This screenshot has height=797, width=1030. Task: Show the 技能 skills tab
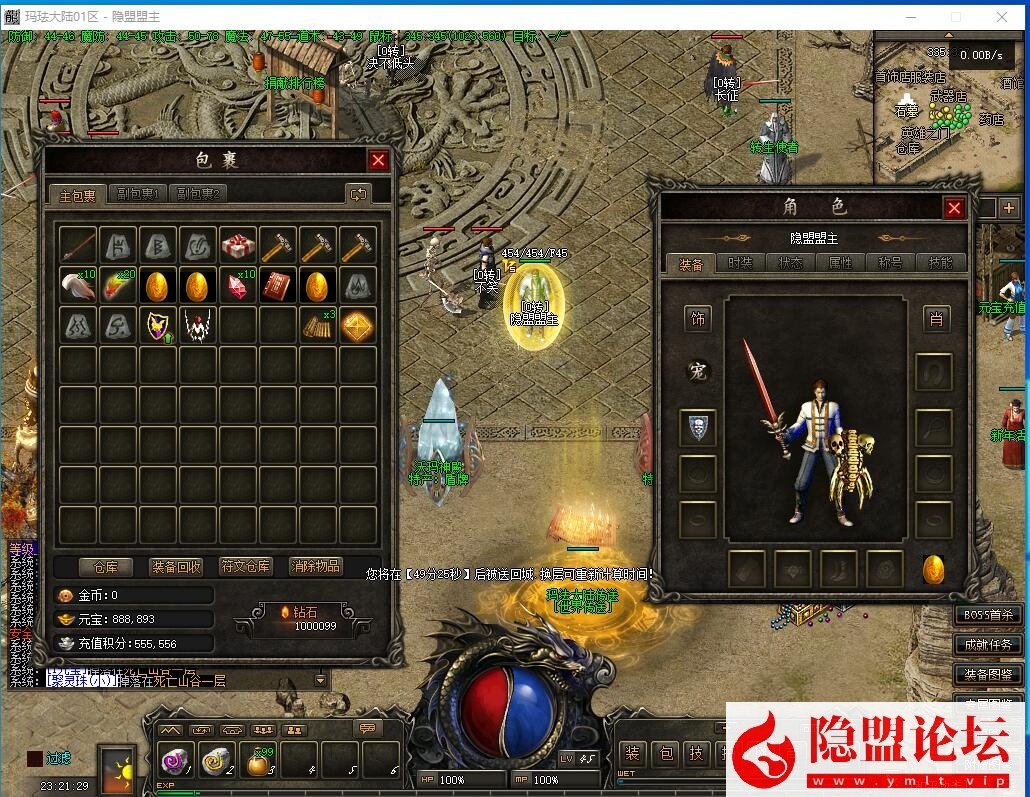(941, 263)
